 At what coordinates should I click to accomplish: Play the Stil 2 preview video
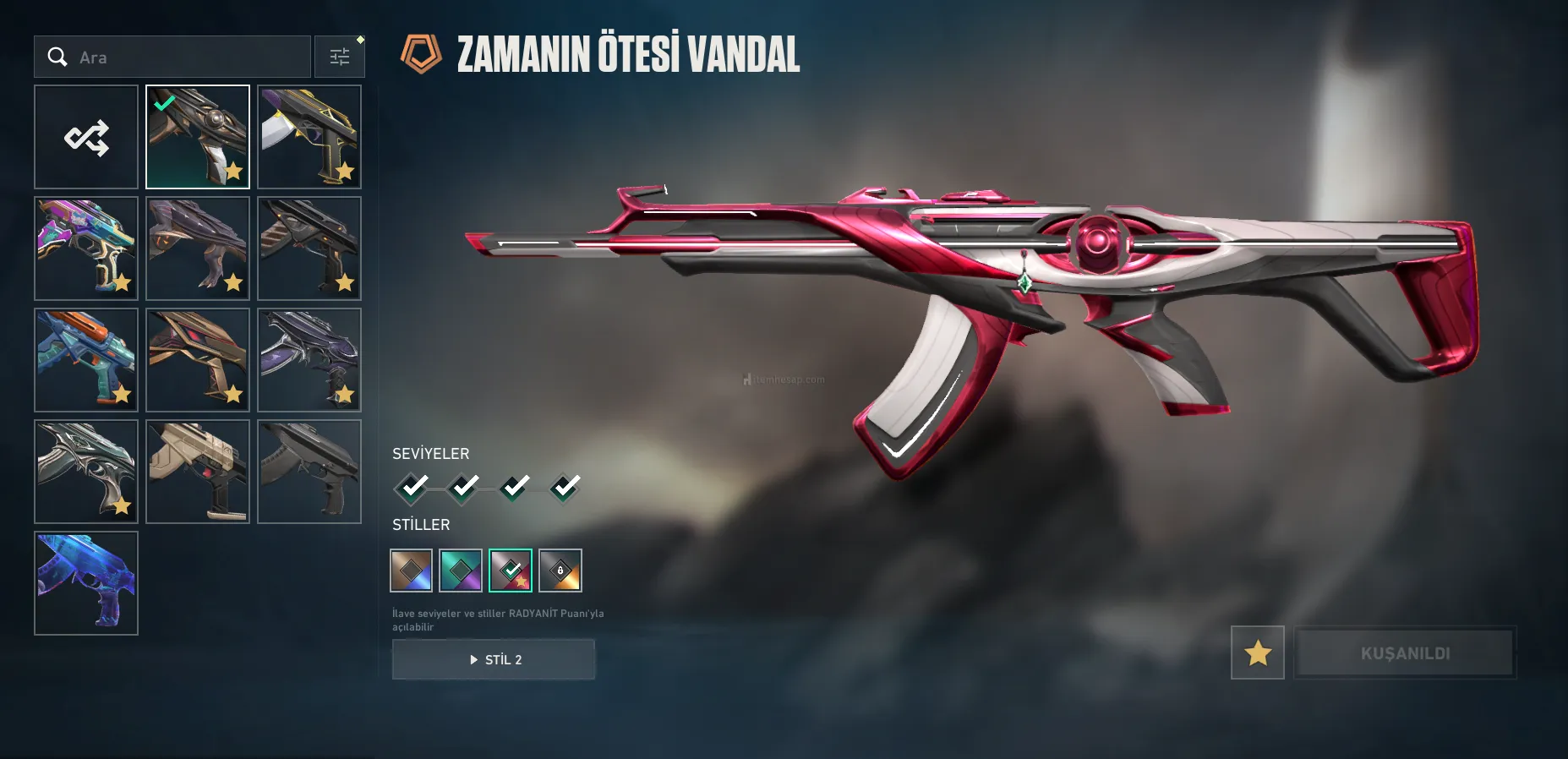click(x=494, y=659)
